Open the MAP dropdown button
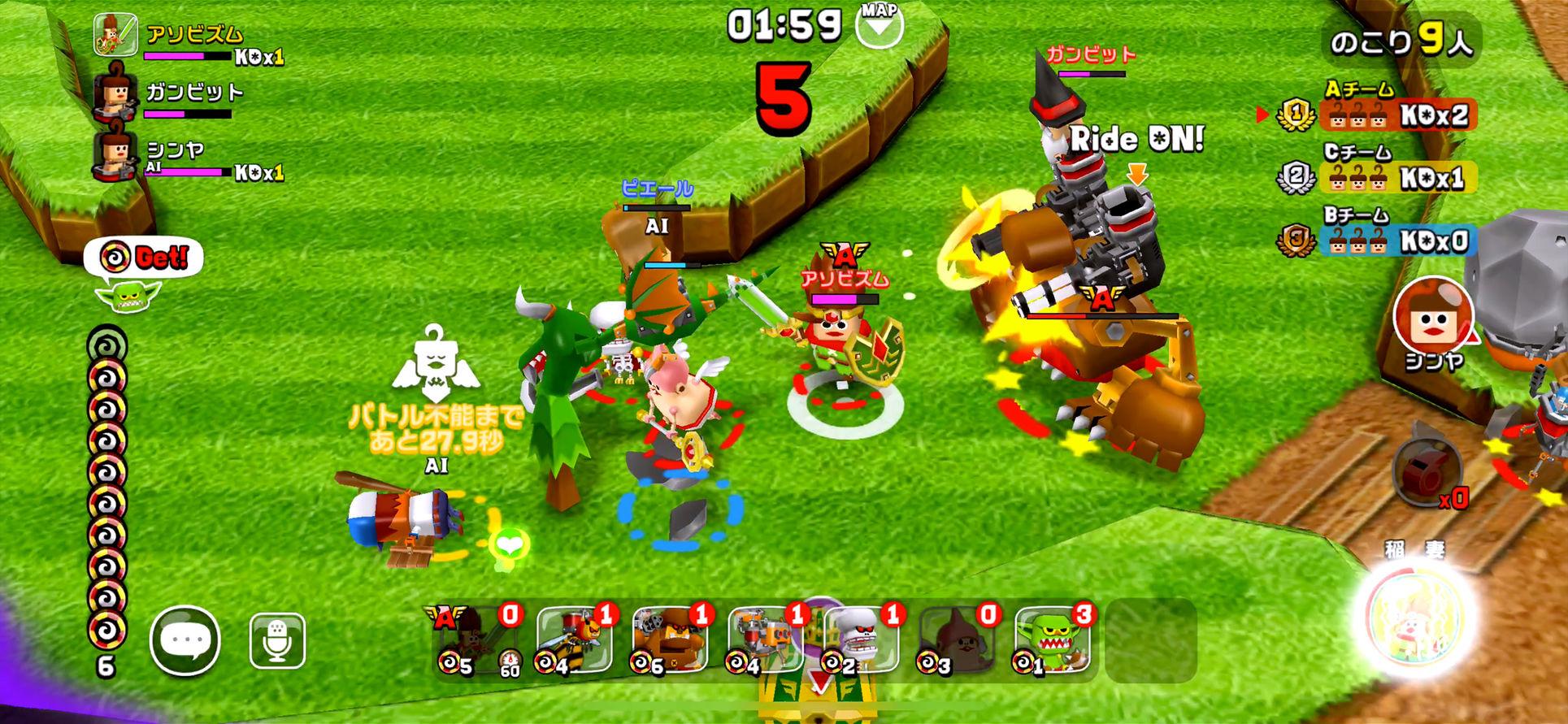This screenshot has height=724, width=1568. click(880, 25)
